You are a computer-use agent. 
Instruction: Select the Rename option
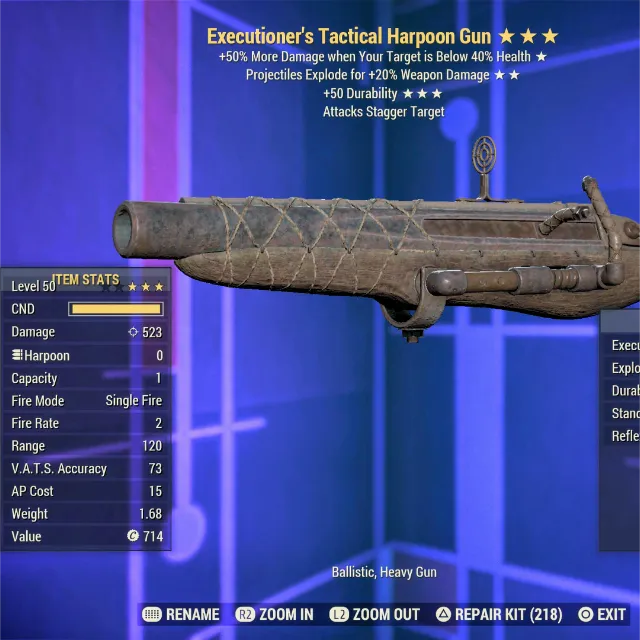pos(183,614)
